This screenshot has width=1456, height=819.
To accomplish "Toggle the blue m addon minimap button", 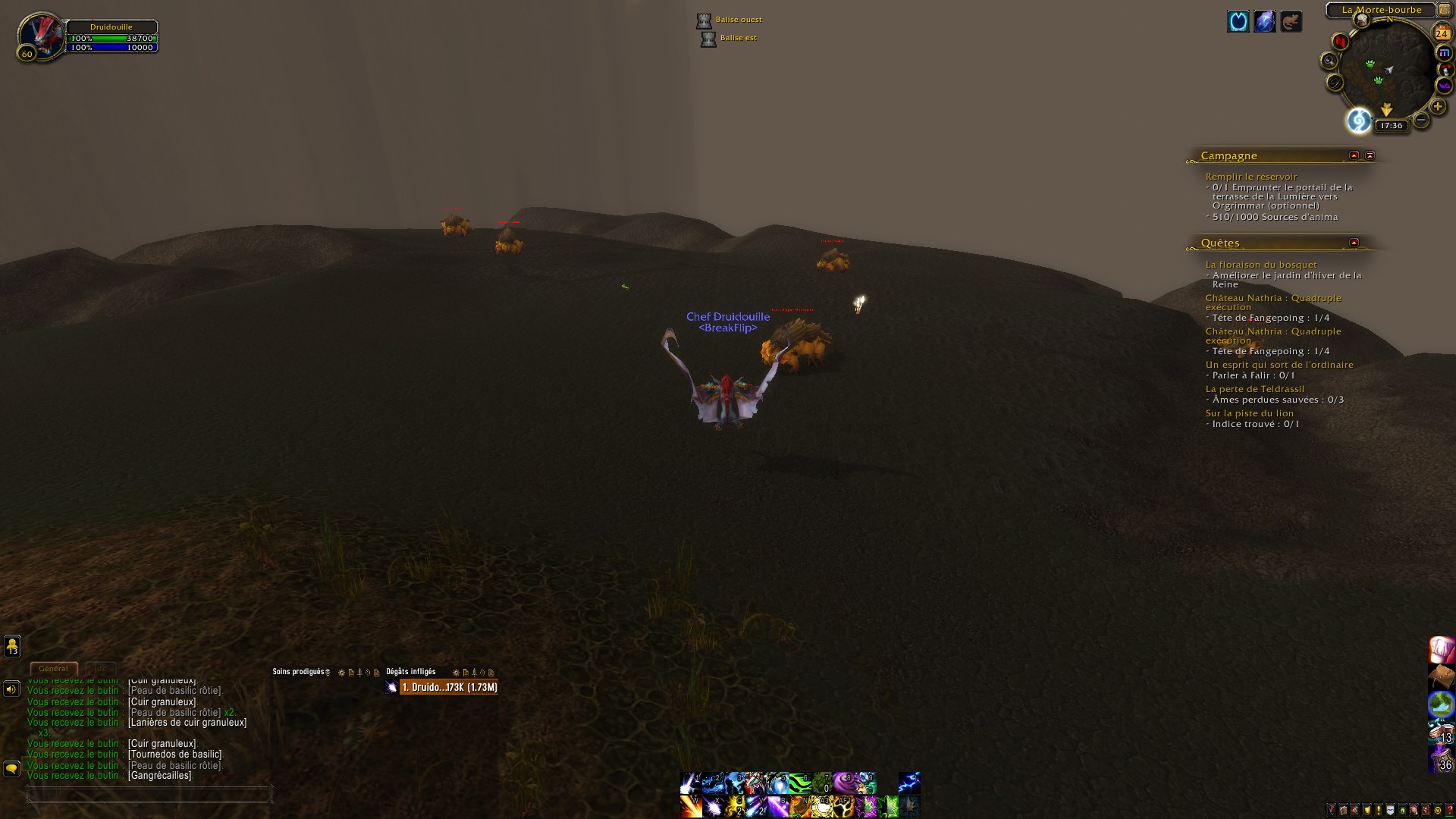I will 1445,52.
